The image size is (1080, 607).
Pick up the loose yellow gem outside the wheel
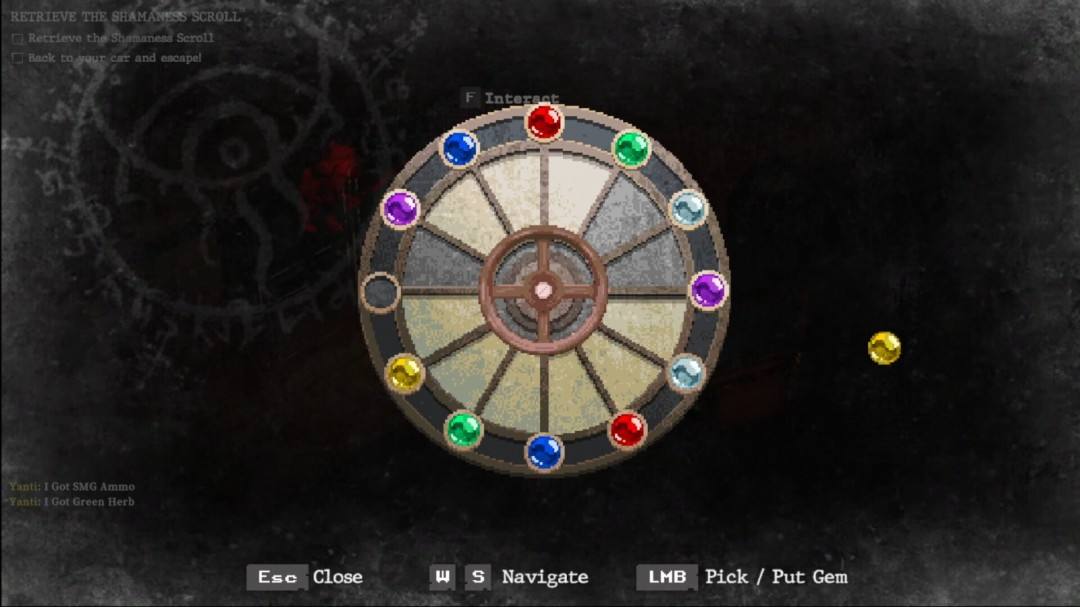click(884, 348)
